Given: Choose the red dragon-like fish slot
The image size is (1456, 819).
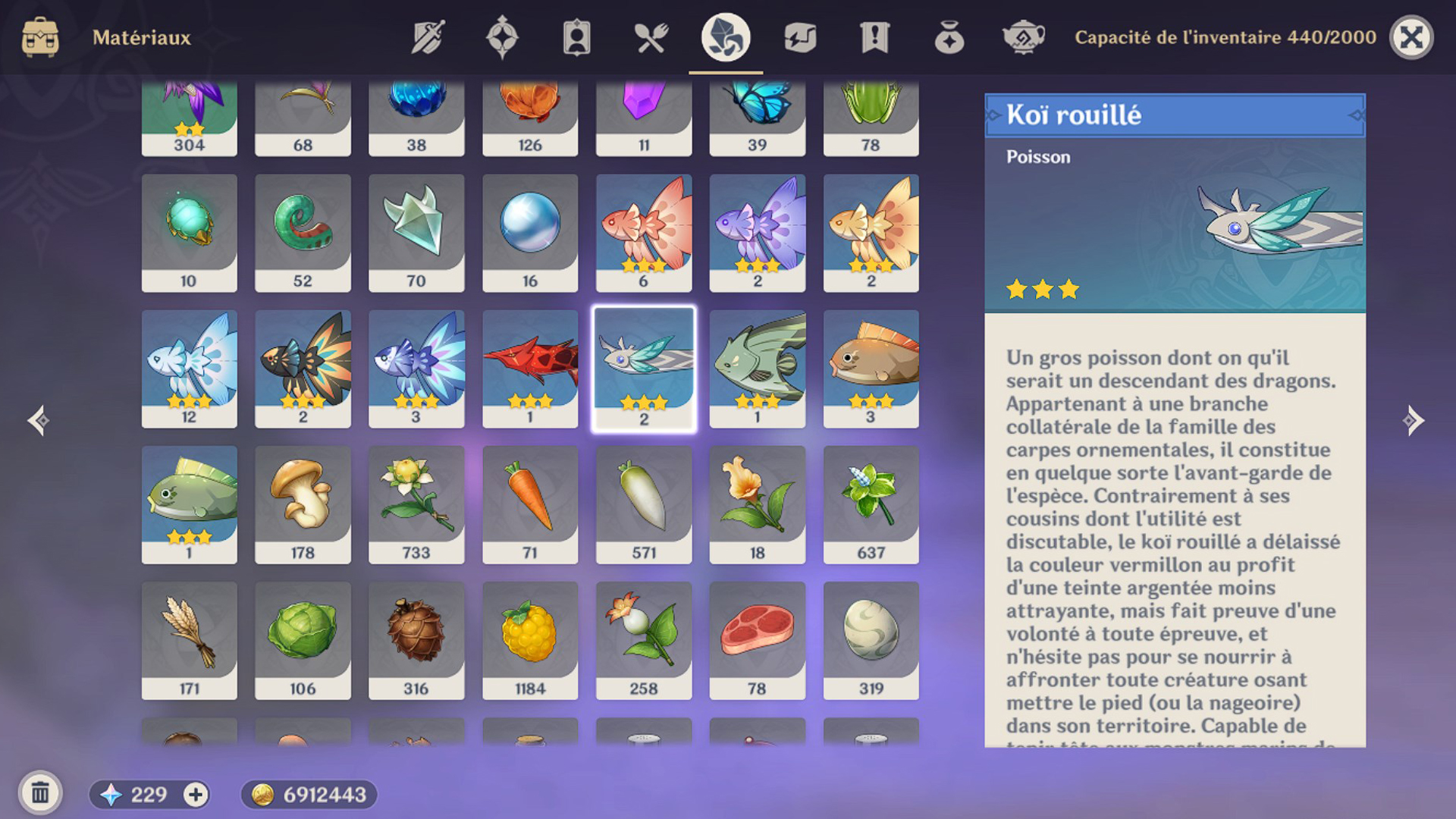Looking at the screenshot, I should [530, 368].
